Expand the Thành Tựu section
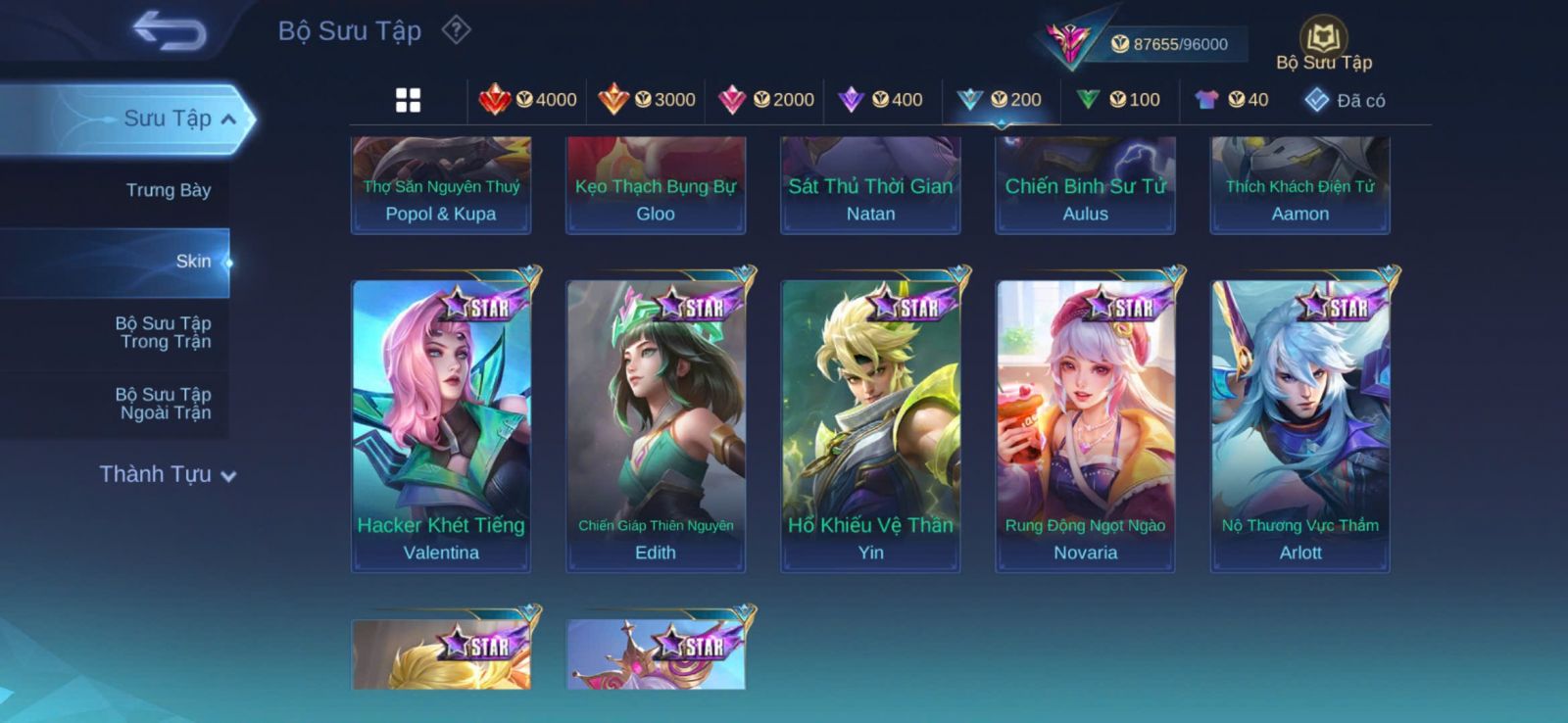Screen dimensions: 1568x723 click(168, 475)
